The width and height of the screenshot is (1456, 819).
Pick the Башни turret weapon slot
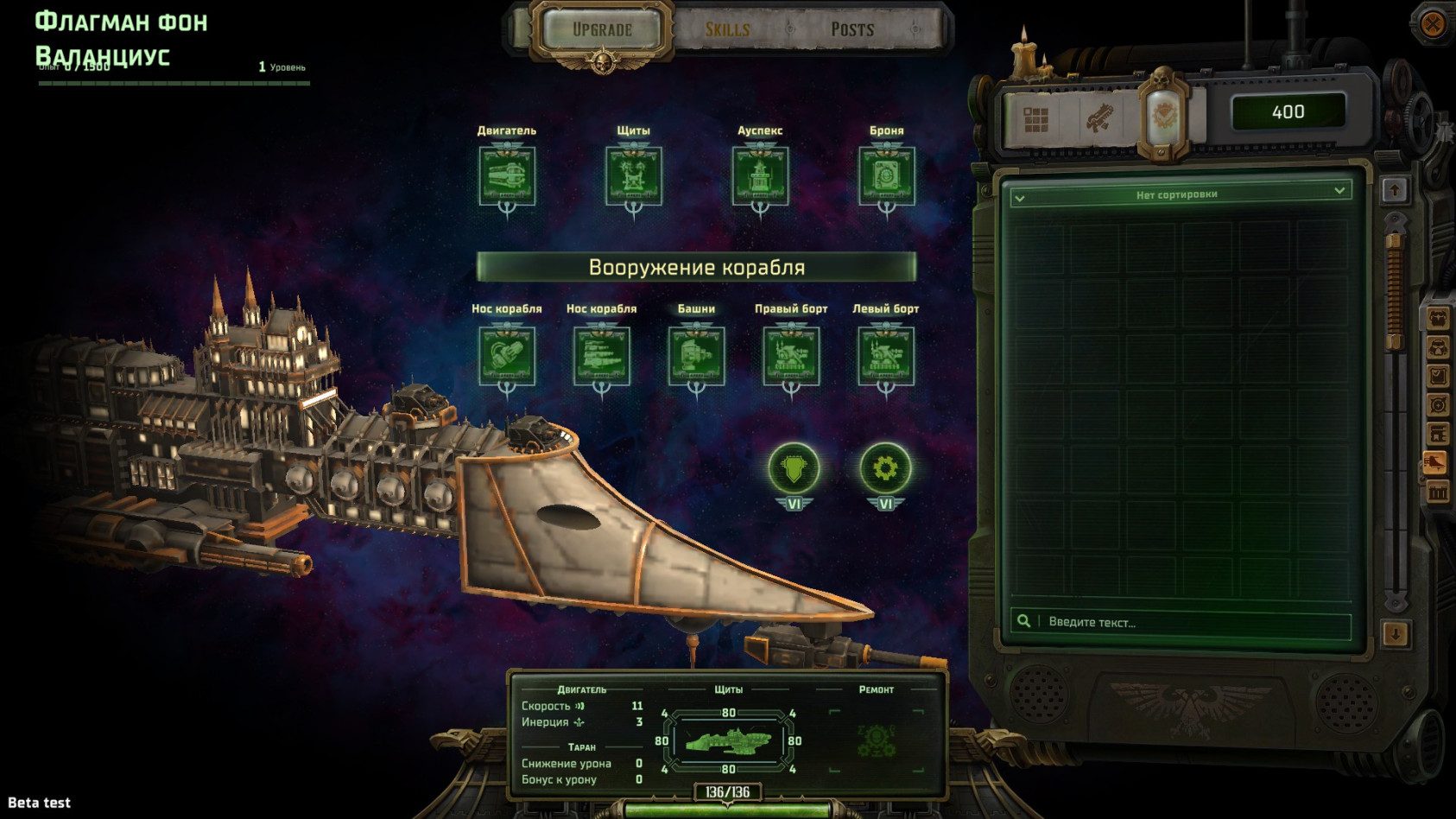pyautogui.click(x=696, y=355)
